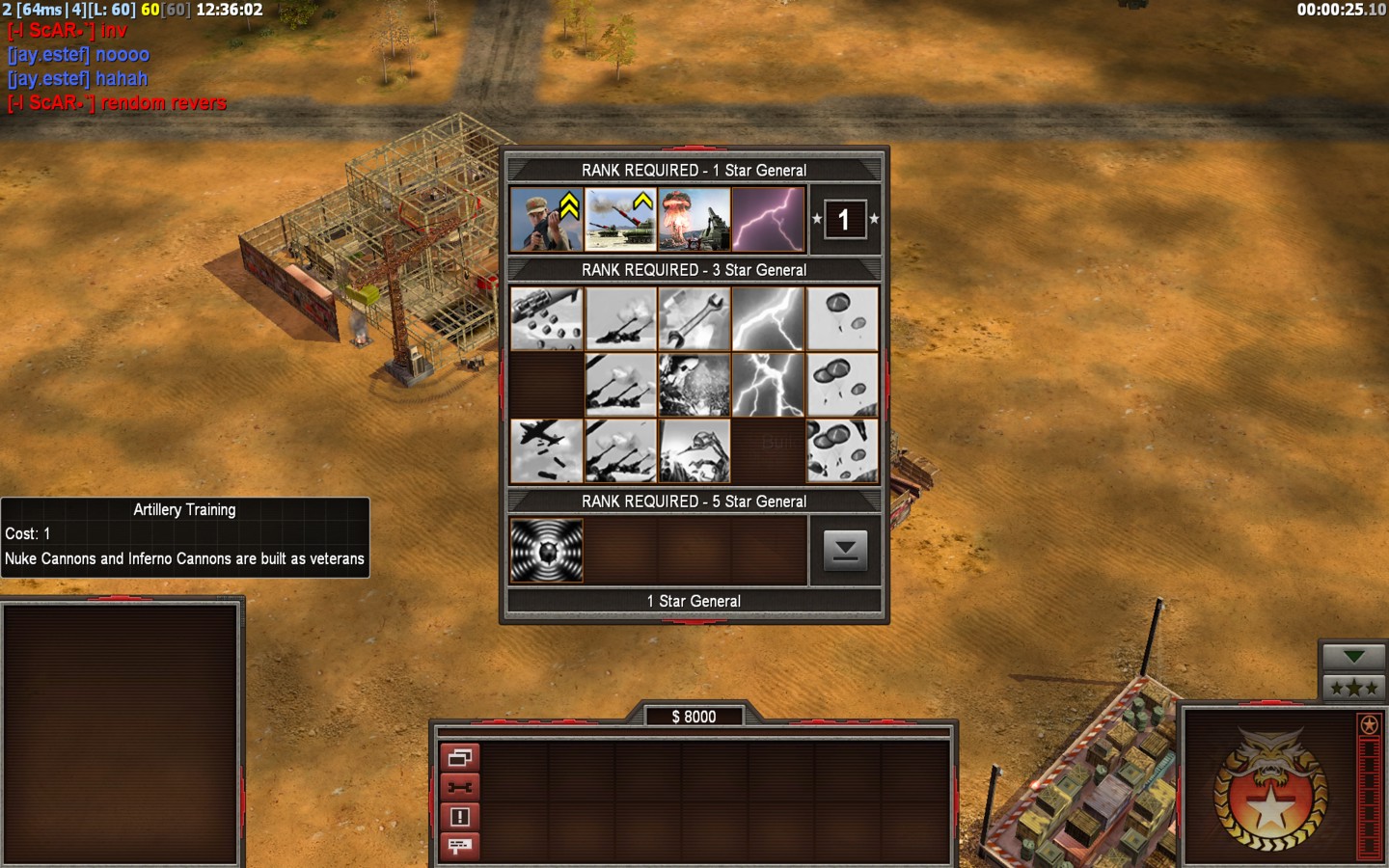Close the generals powers panel
Screen dimensions: 1389x868
coord(845,551)
